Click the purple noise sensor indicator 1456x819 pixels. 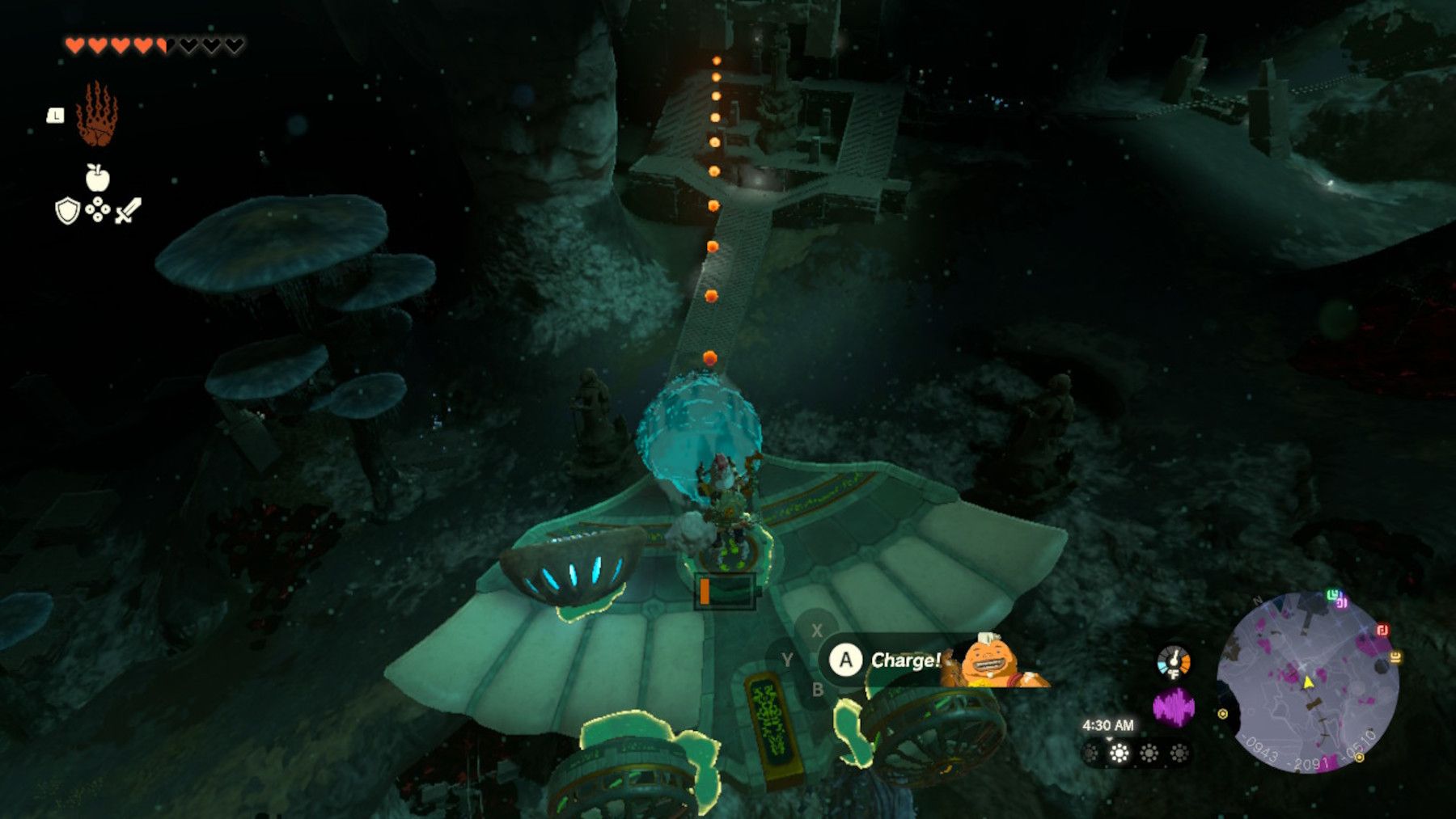coord(1174,706)
